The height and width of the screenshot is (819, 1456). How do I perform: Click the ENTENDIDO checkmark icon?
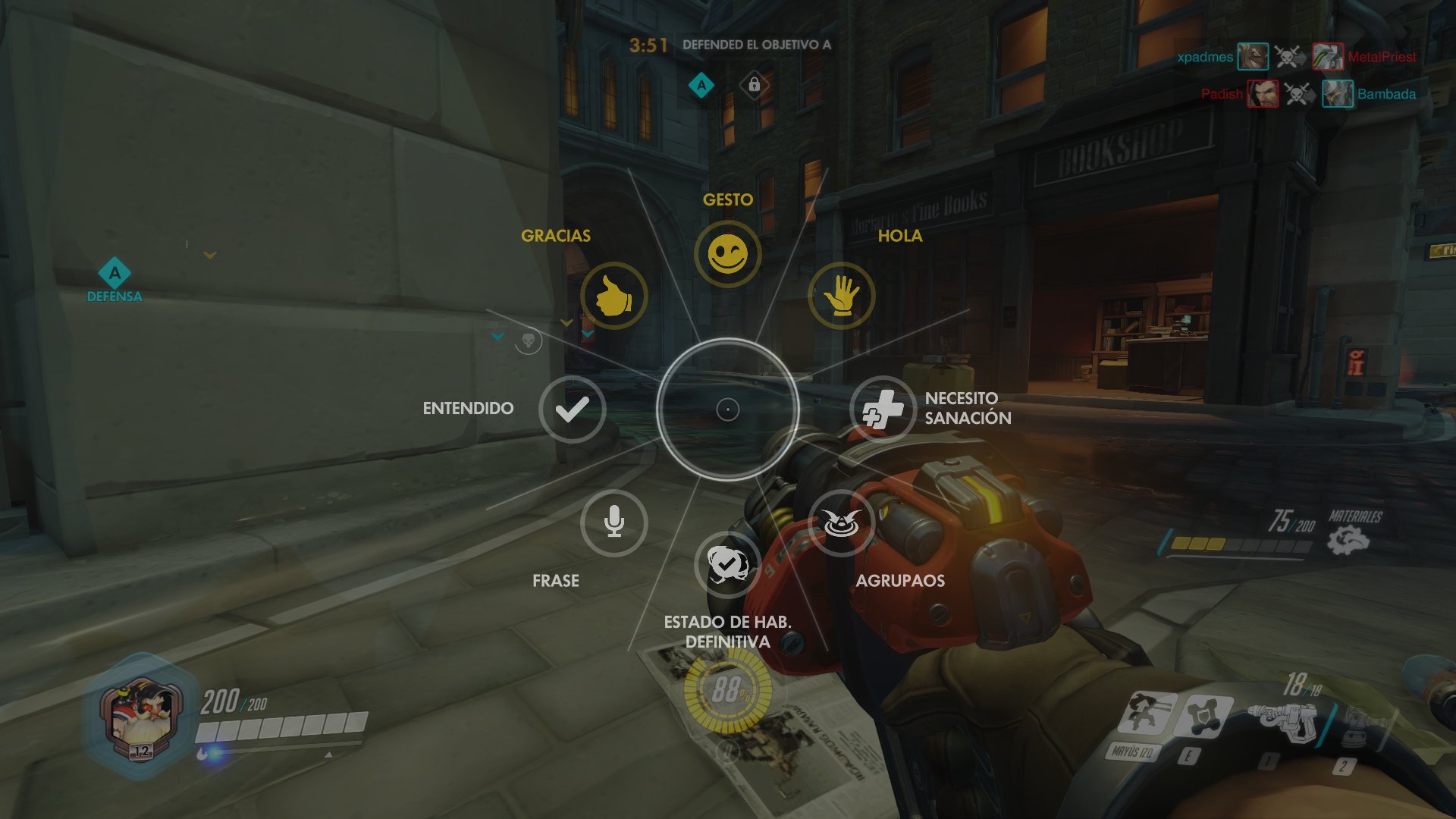tap(571, 409)
